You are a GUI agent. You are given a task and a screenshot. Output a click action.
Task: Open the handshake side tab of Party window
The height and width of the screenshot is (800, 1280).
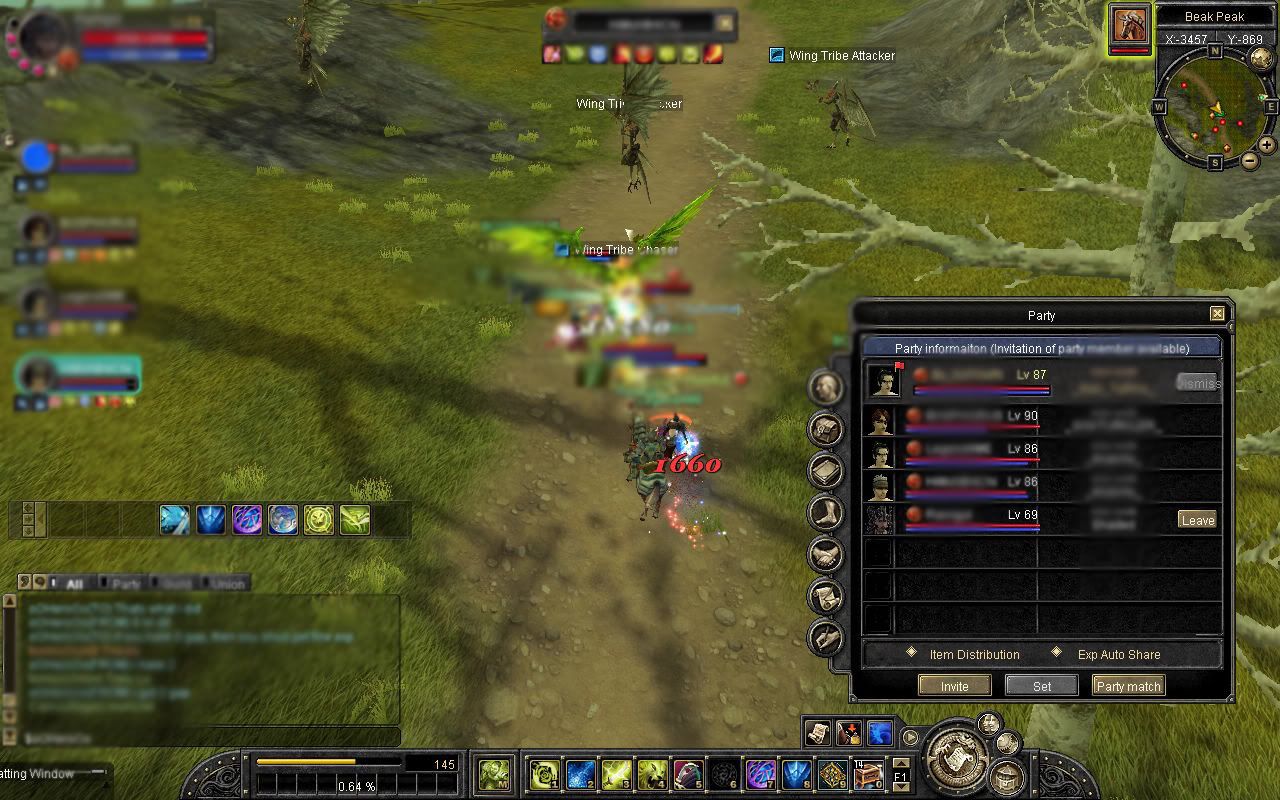(826, 553)
